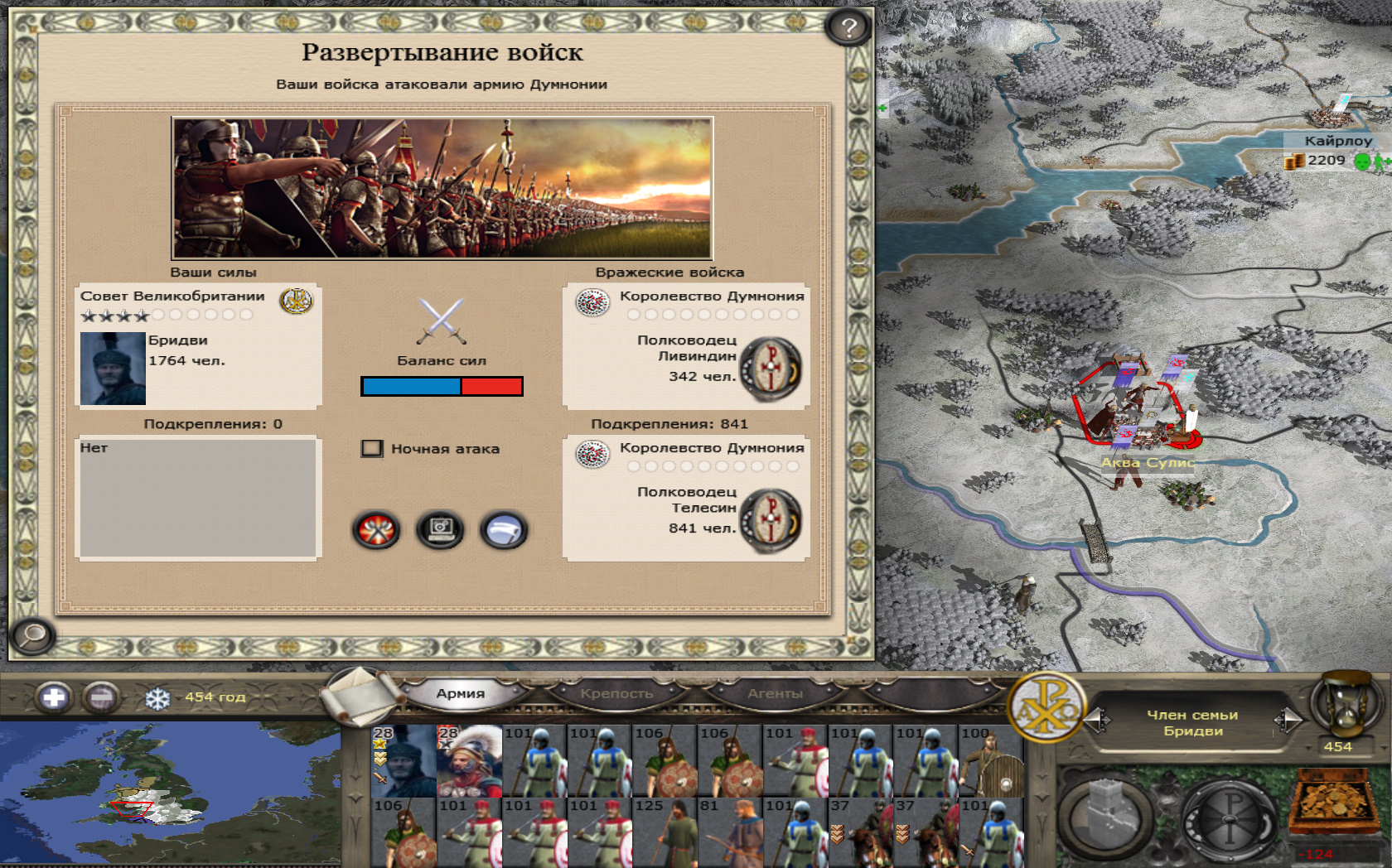The height and width of the screenshot is (868, 1392).
Task: Choose the auto-resolve battle button
Action: pos(440,530)
